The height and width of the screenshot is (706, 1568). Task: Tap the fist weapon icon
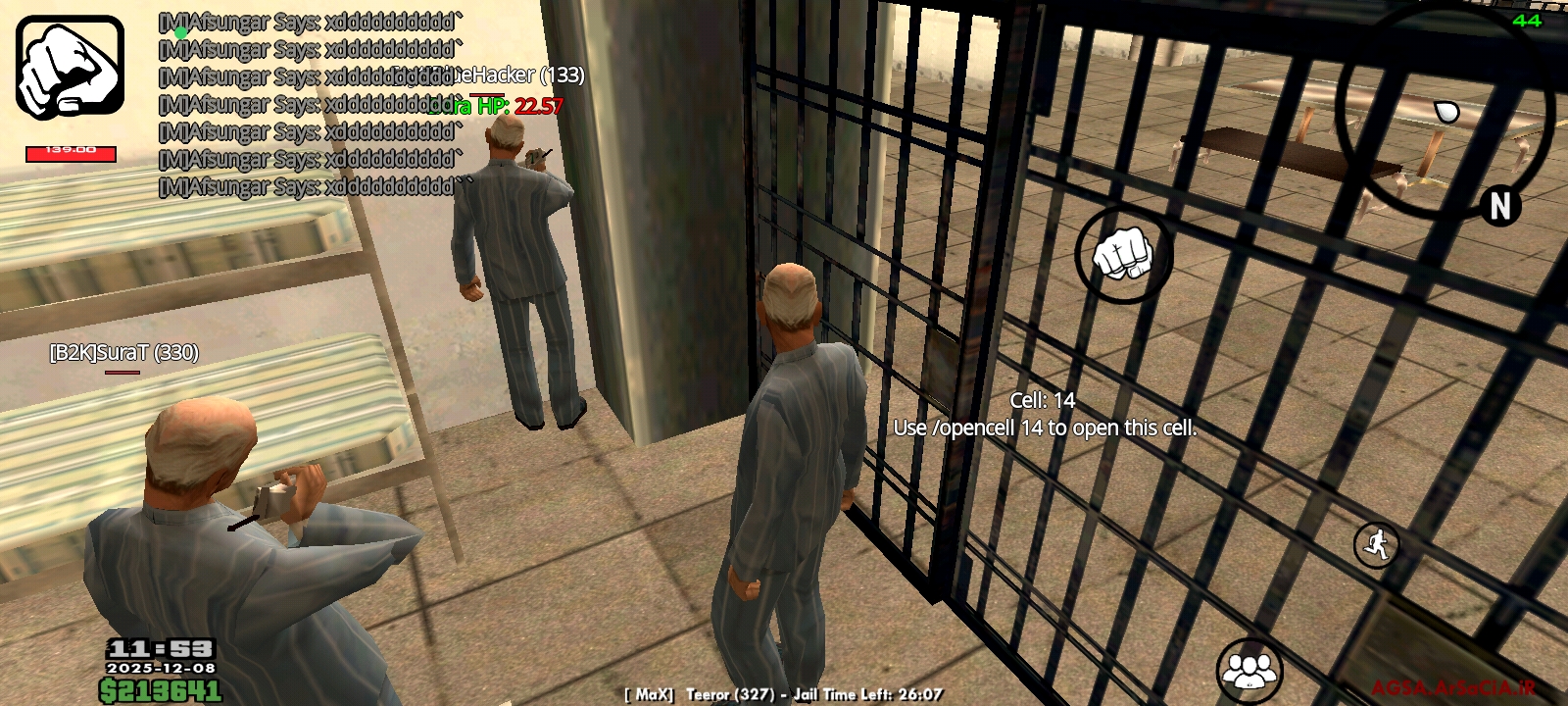pos(70,67)
